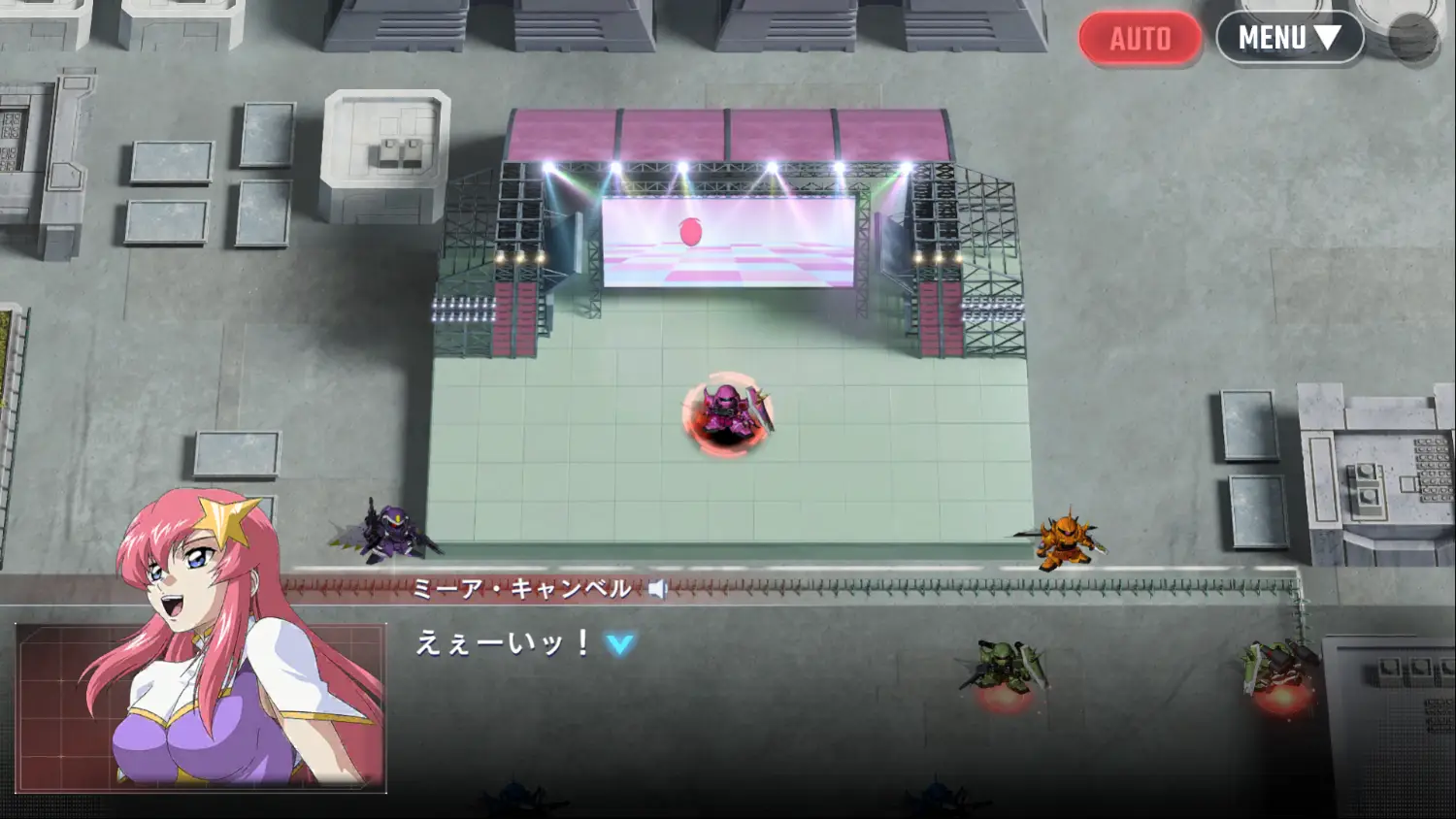1456x819 pixels.
Task: Toggle the red AUTO button
Action: click(1140, 39)
